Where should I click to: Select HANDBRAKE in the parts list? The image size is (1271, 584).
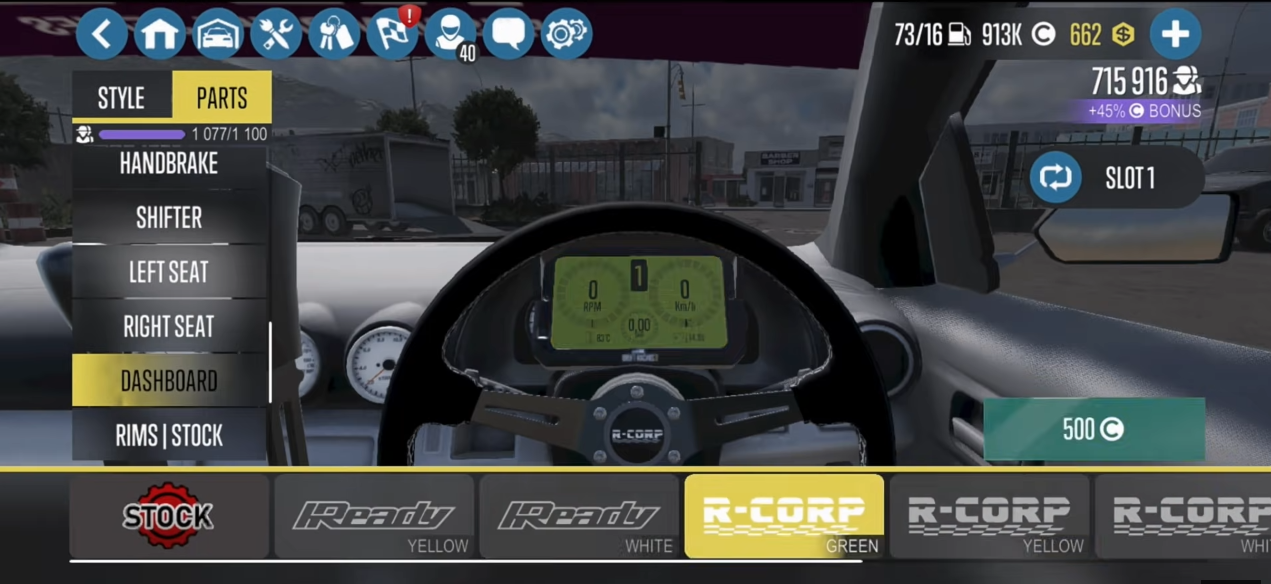169,163
